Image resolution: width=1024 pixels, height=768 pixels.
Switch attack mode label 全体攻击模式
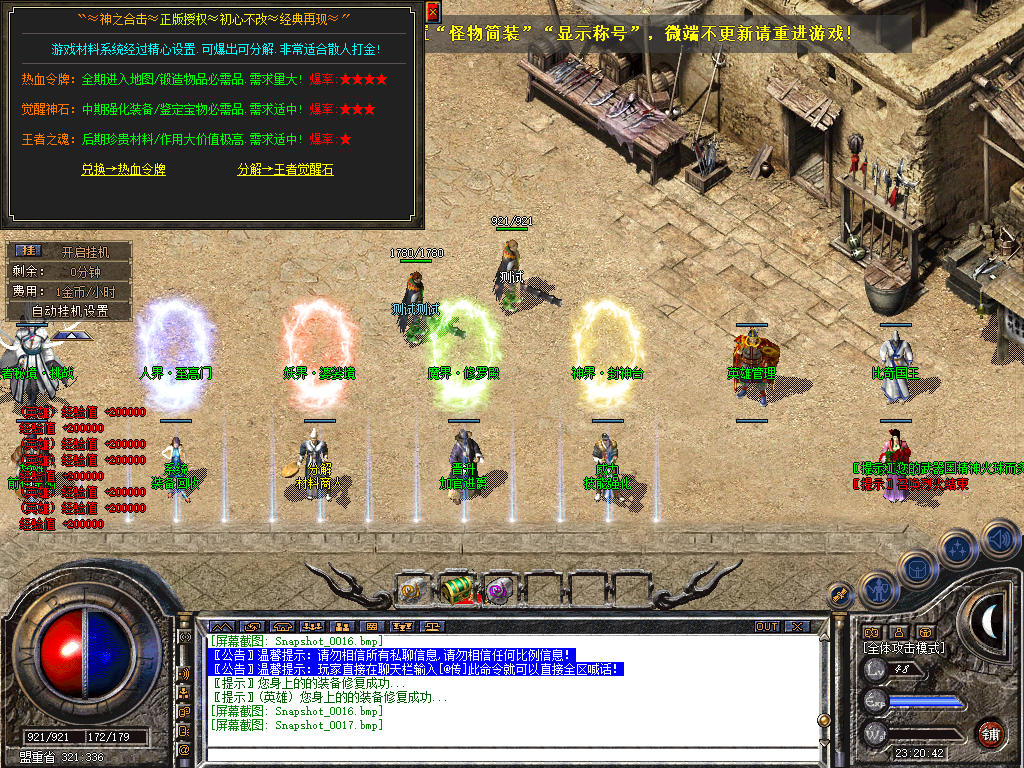click(904, 648)
